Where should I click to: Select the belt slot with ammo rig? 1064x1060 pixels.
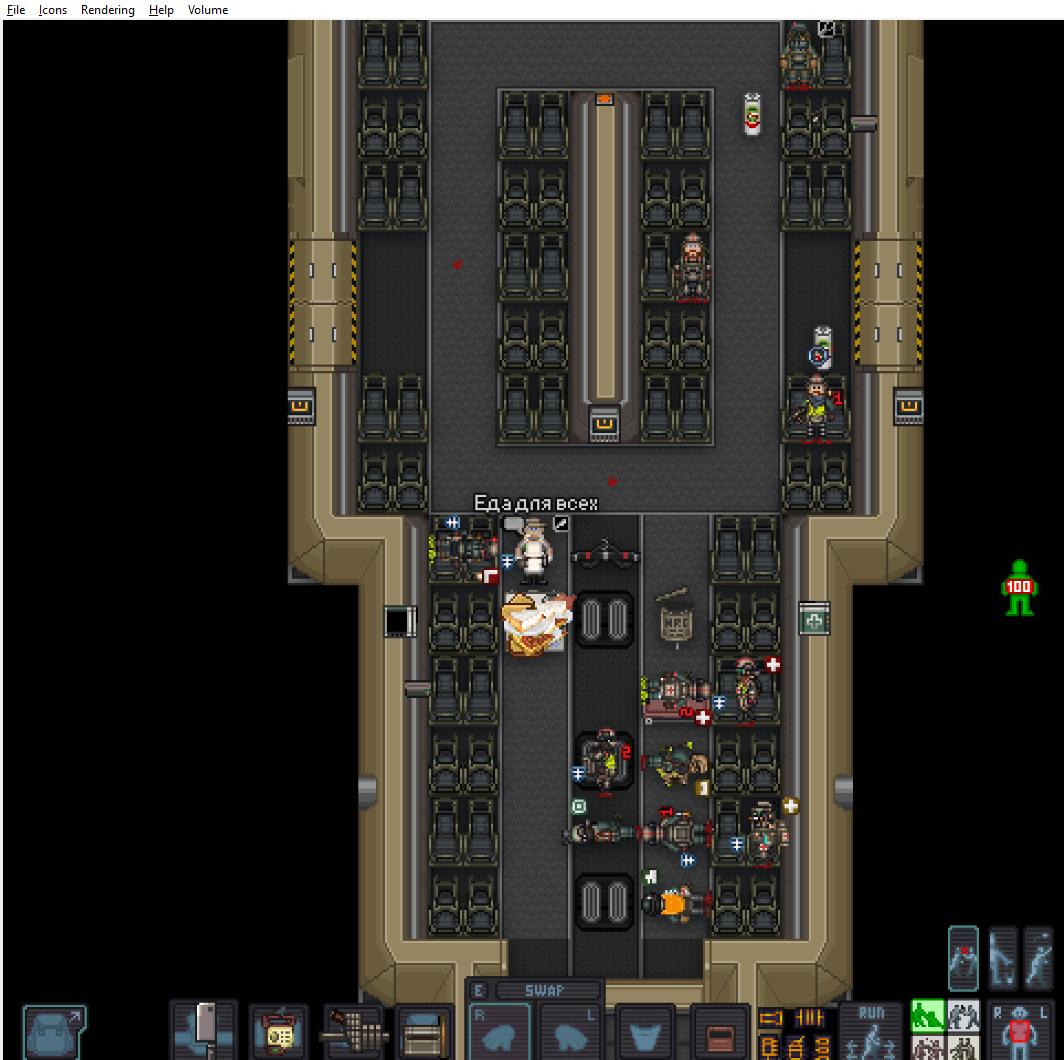tap(354, 1032)
